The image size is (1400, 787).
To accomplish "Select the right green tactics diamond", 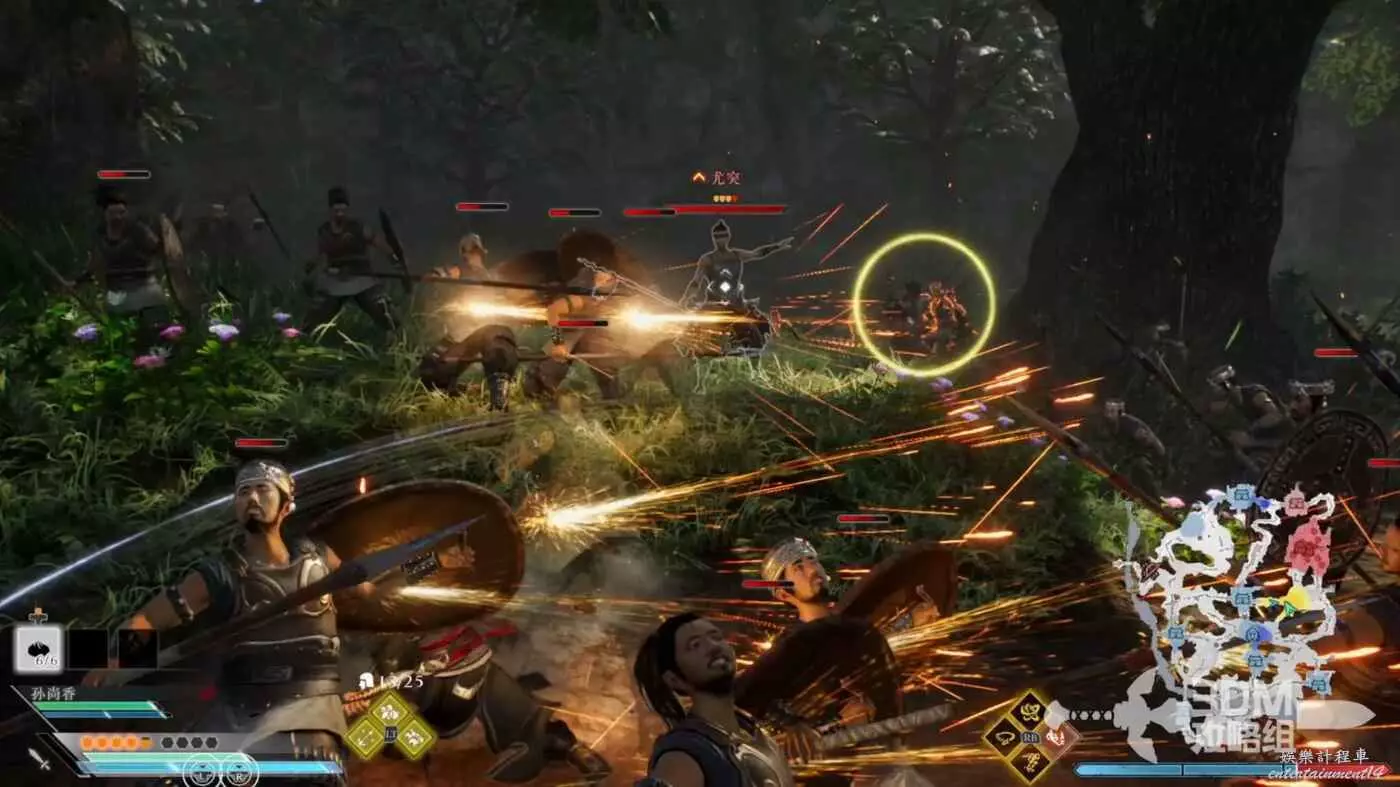I will (415, 738).
